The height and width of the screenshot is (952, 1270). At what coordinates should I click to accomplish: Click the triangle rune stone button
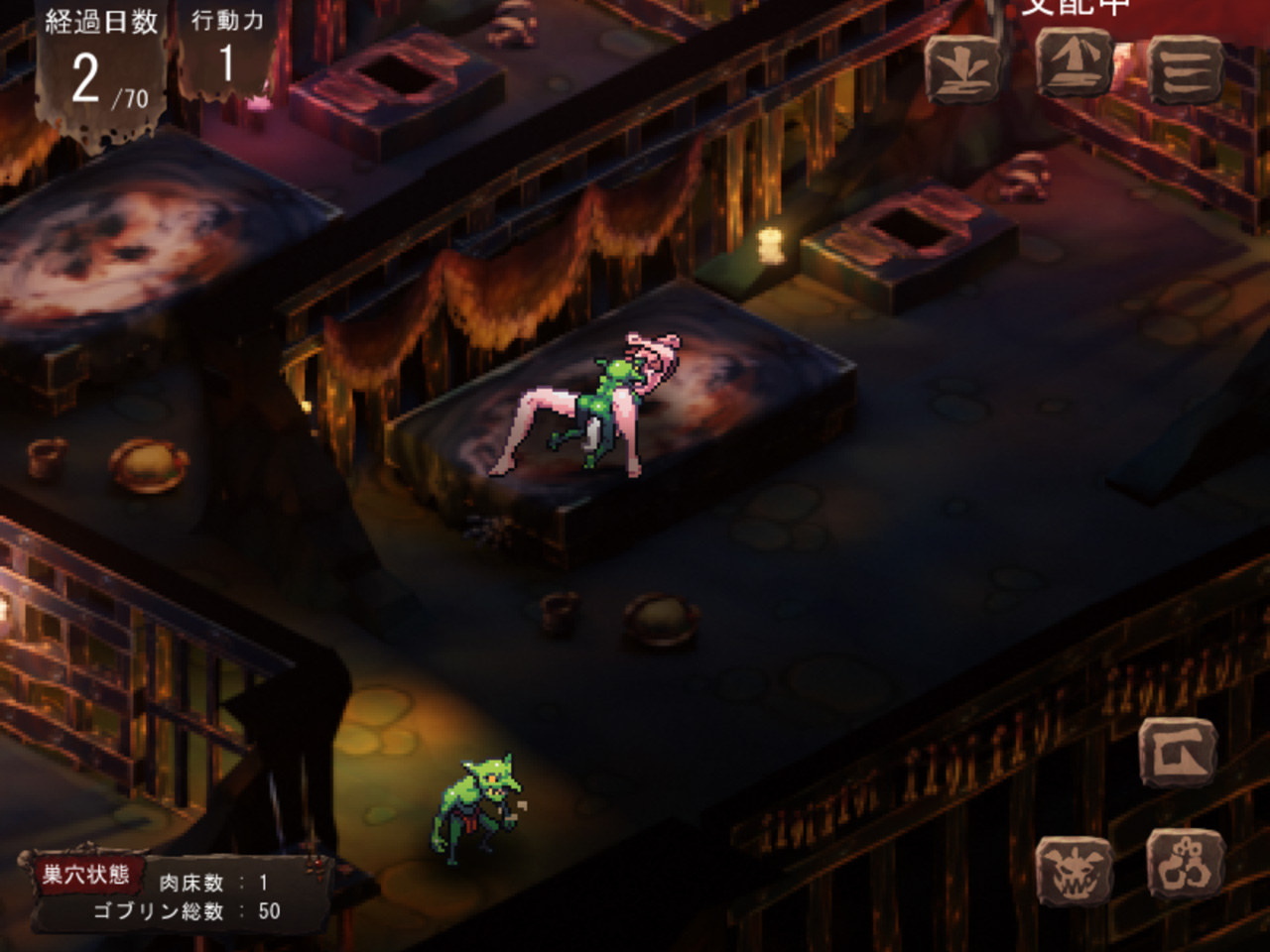coord(1075,63)
